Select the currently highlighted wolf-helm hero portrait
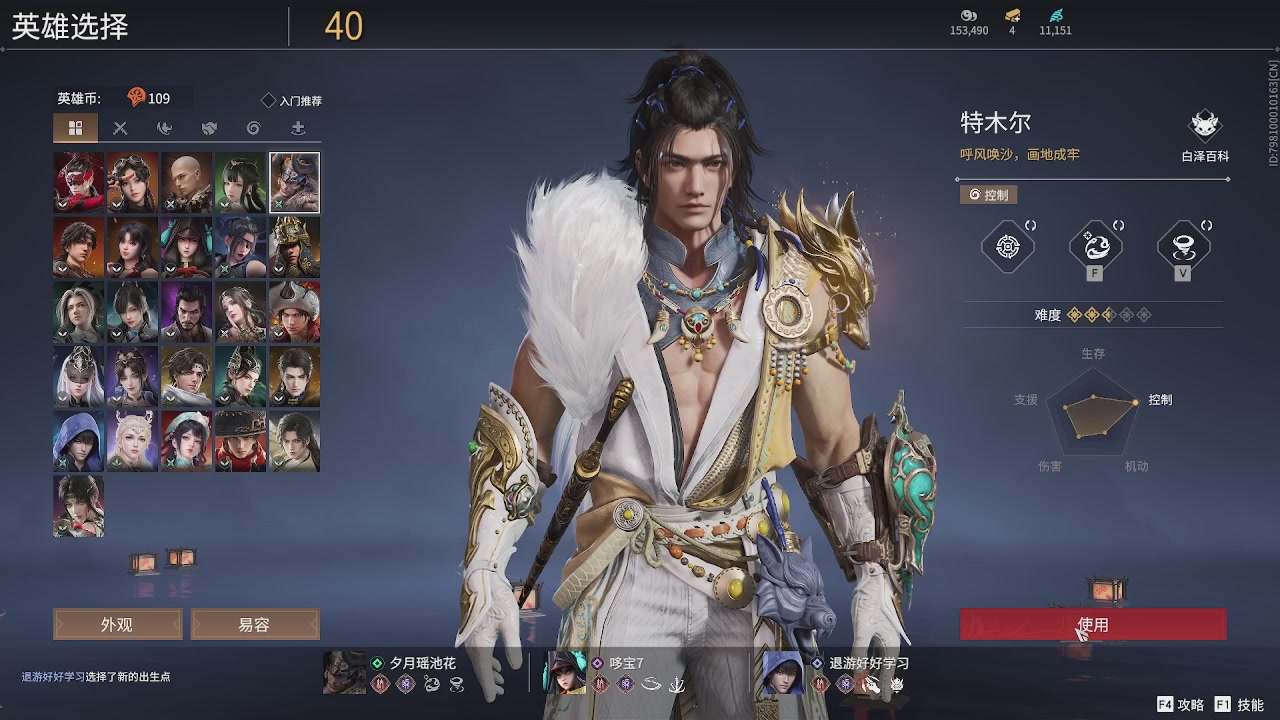The image size is (1280, 720). 294,182
